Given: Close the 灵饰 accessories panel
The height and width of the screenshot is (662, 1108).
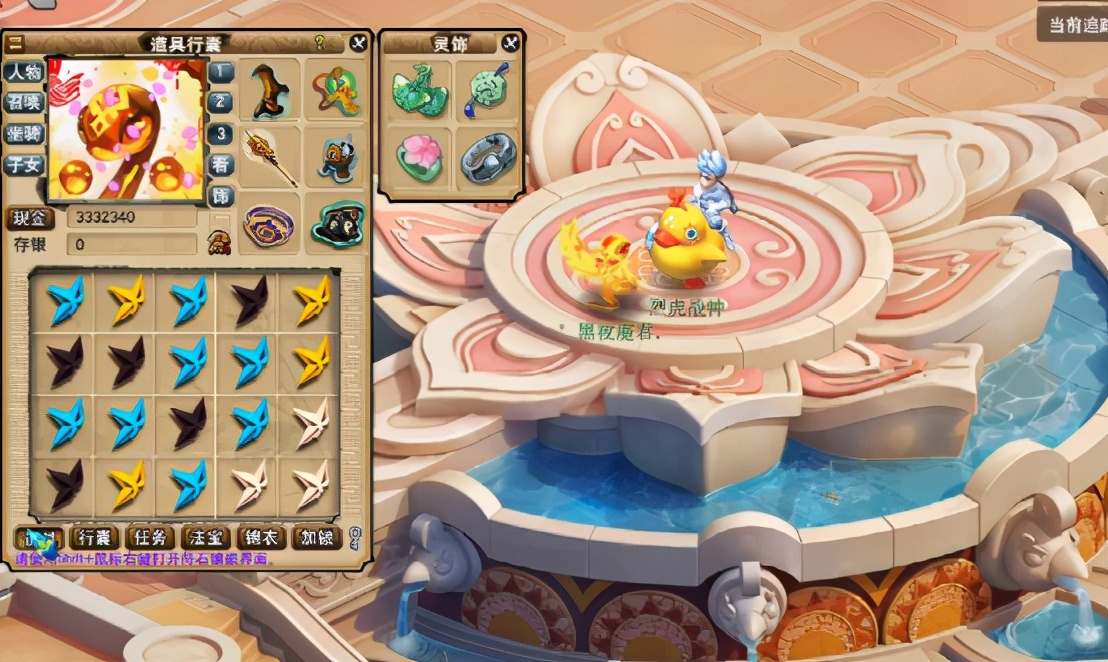Looking at the screenshot, I should pos(510,43).
